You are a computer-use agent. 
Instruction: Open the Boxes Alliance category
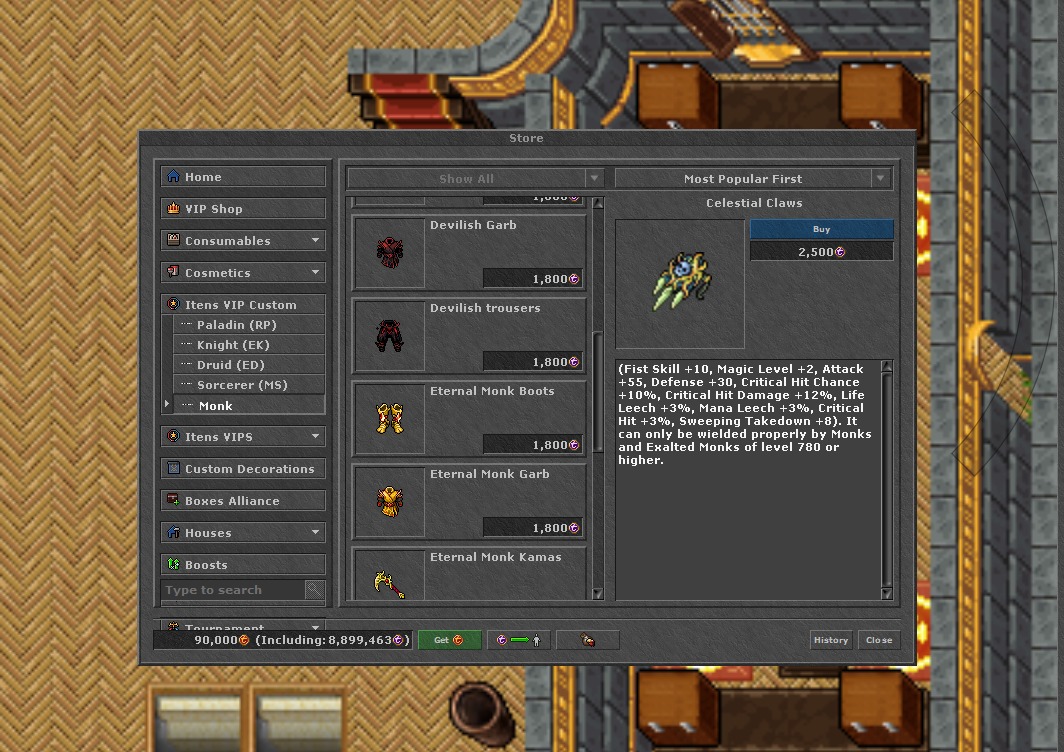point(243,501)
